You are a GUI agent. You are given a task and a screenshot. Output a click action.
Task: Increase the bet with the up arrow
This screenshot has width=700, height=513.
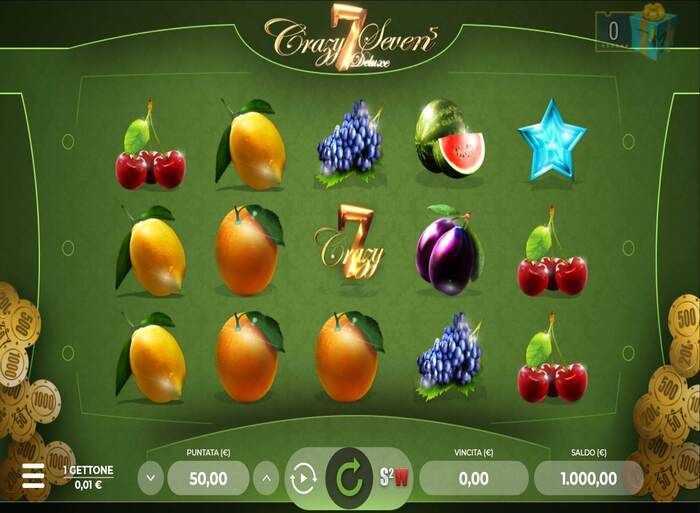point(266,477)
